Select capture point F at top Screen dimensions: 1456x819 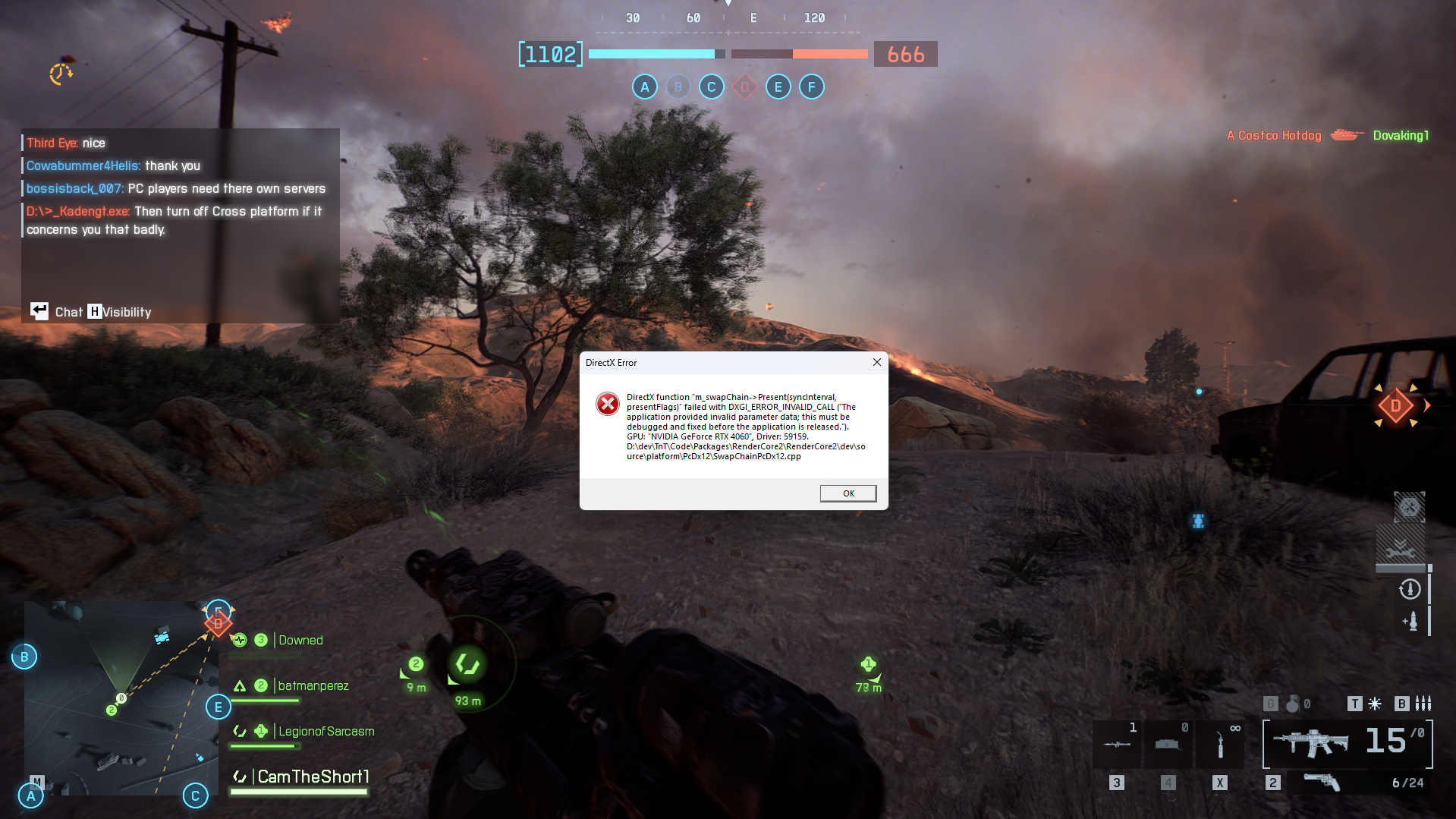click(811, 87)
